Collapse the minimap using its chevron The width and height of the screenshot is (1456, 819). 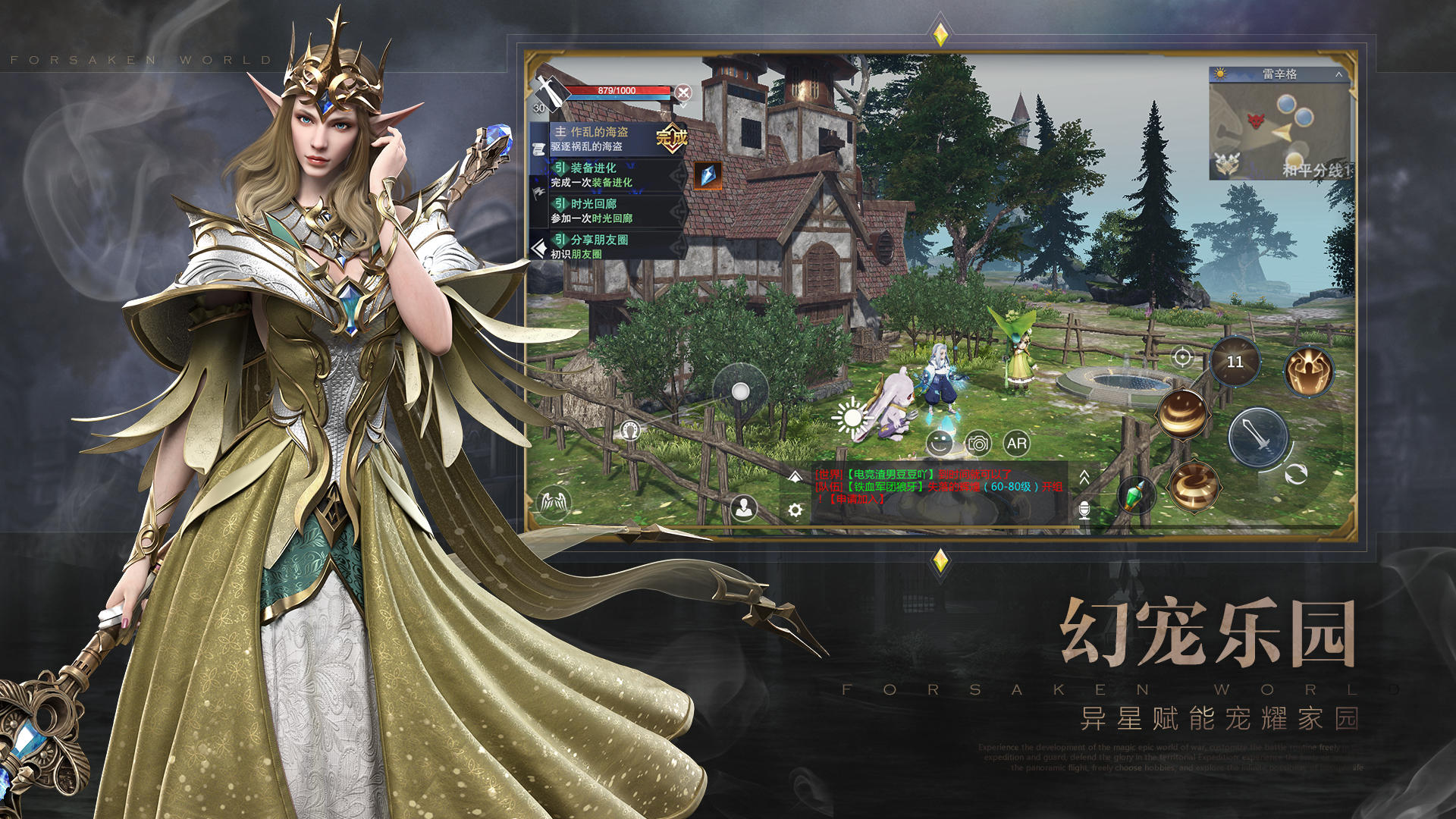click(1339, 74)
